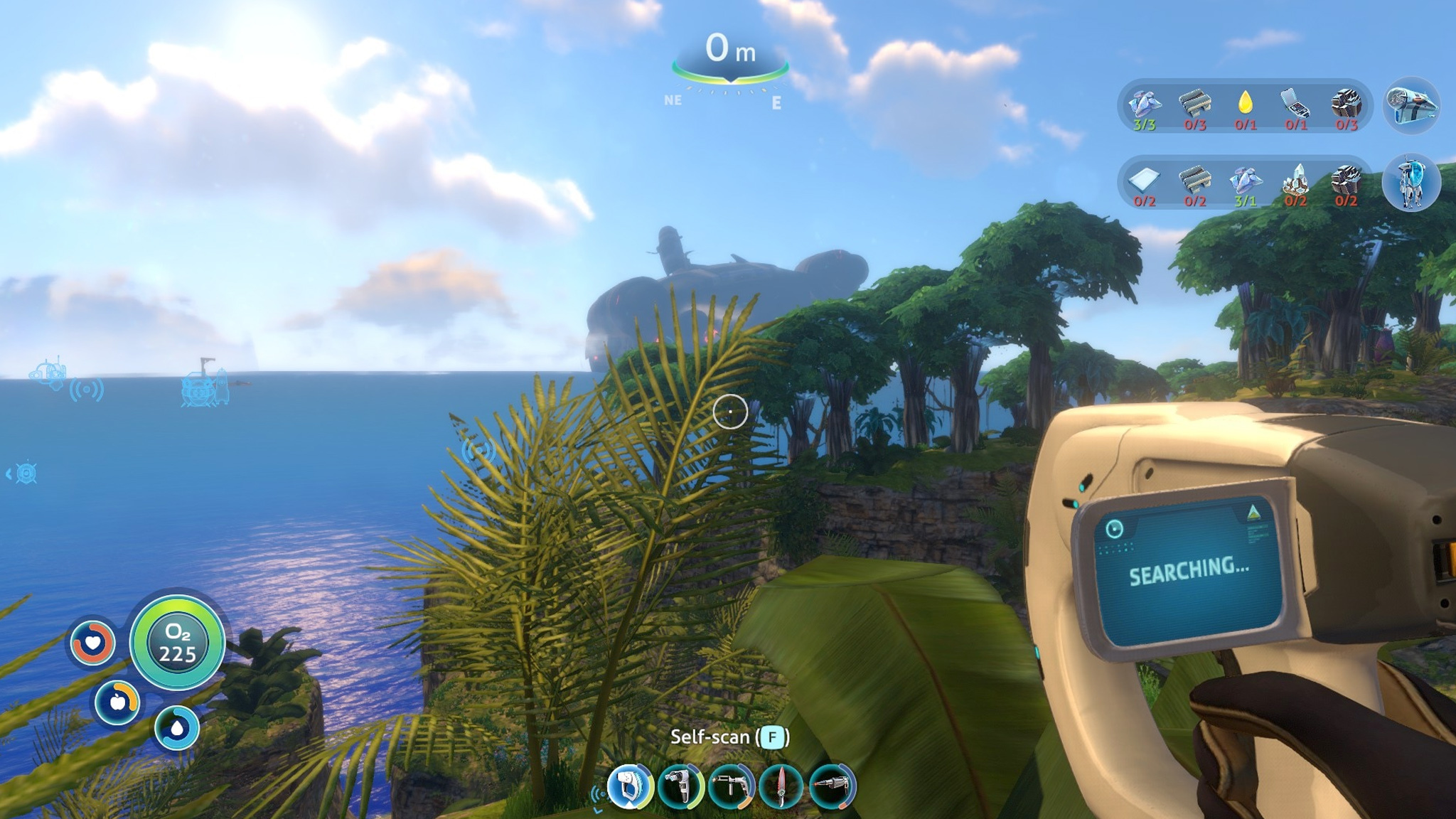Open the pinned Prawn Suit recipe

tap(1411, 183)
